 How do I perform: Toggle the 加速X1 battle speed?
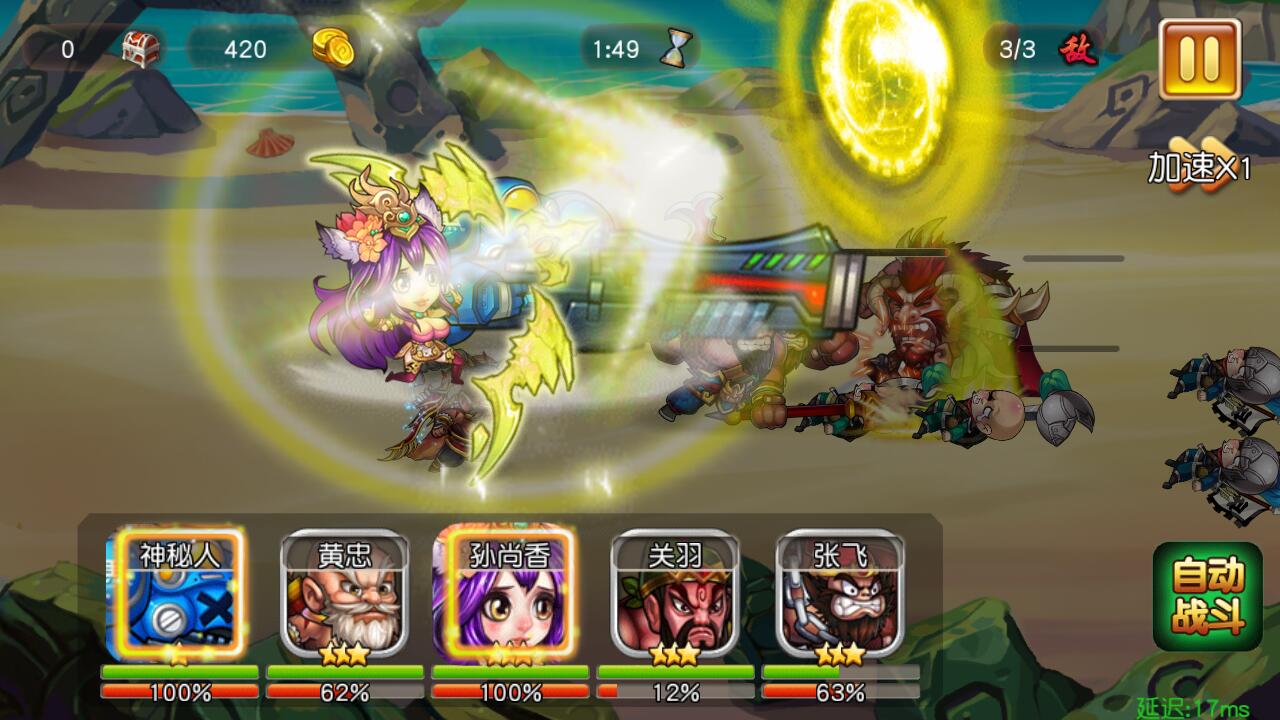click(1198, 167)
